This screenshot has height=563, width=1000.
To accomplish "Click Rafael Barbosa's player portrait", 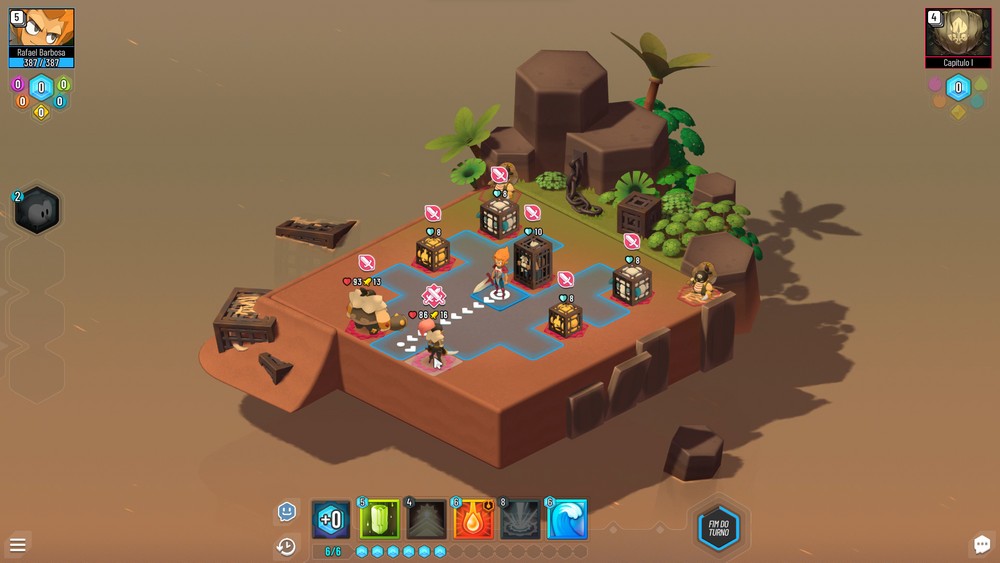I will point(41,28).
